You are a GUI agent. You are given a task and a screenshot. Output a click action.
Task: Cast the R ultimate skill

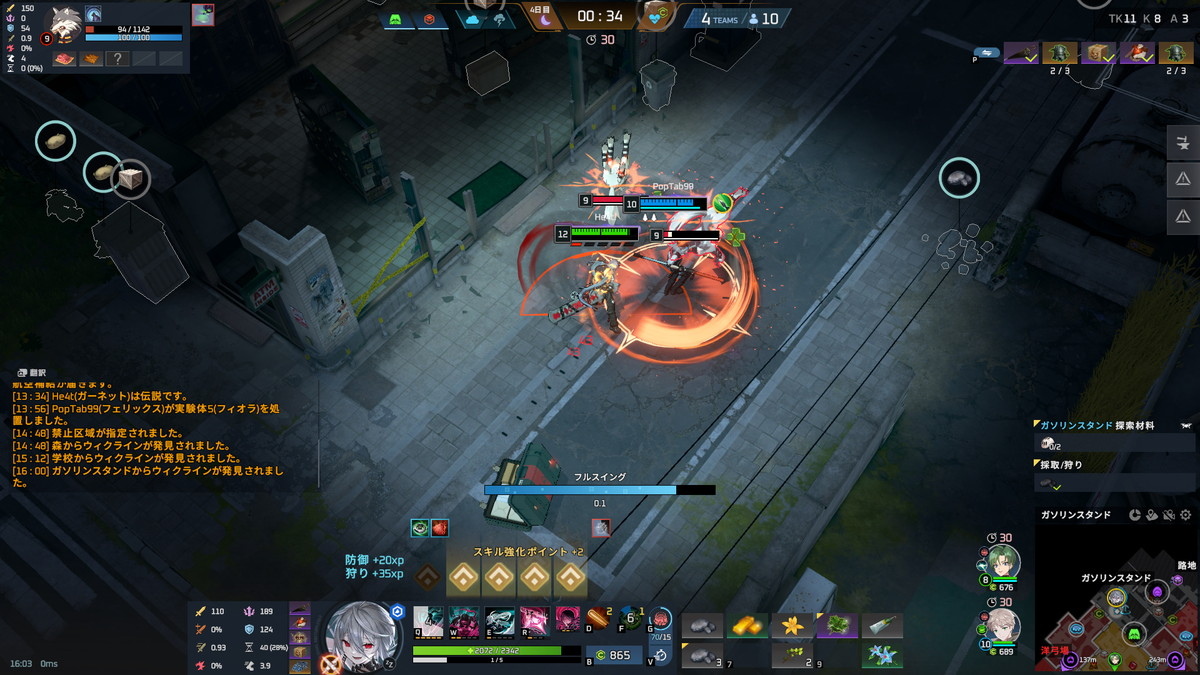point(534,621)
